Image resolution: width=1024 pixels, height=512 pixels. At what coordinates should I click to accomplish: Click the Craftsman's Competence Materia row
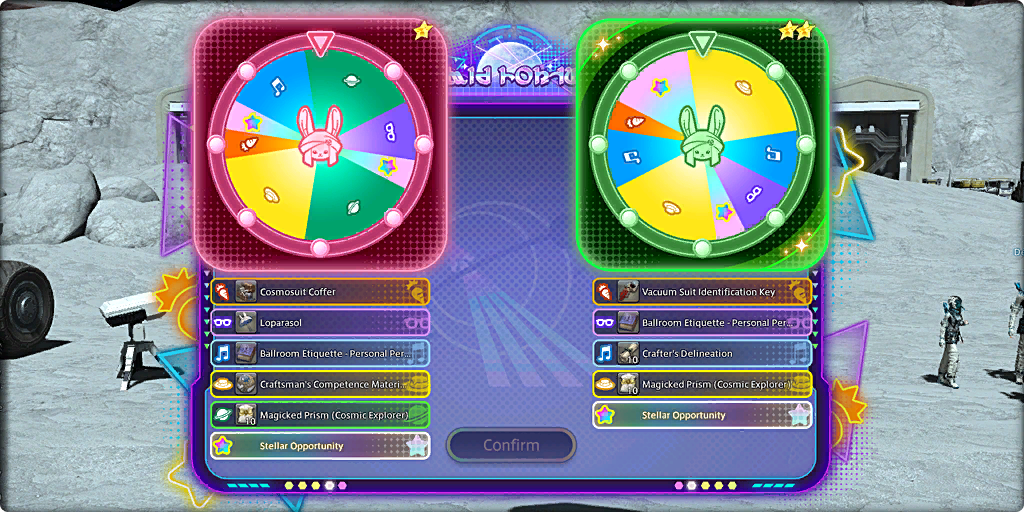click(x=320, y=384)
